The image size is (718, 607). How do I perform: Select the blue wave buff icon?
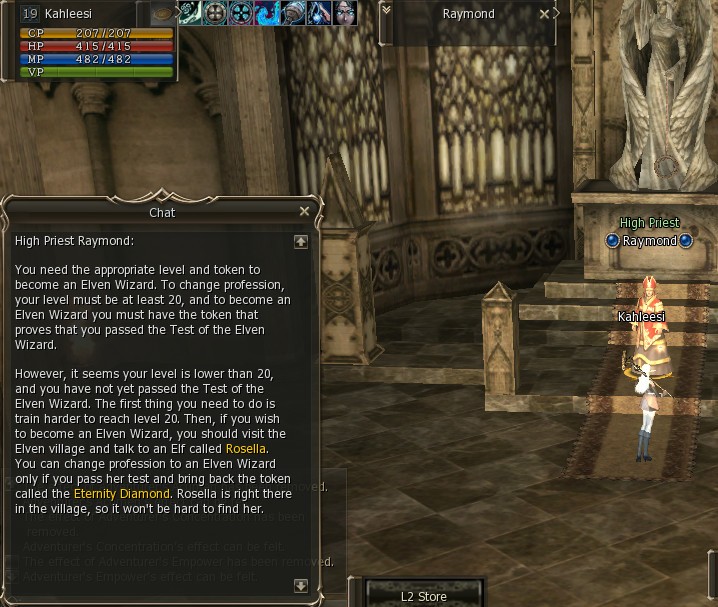(267, 14)
